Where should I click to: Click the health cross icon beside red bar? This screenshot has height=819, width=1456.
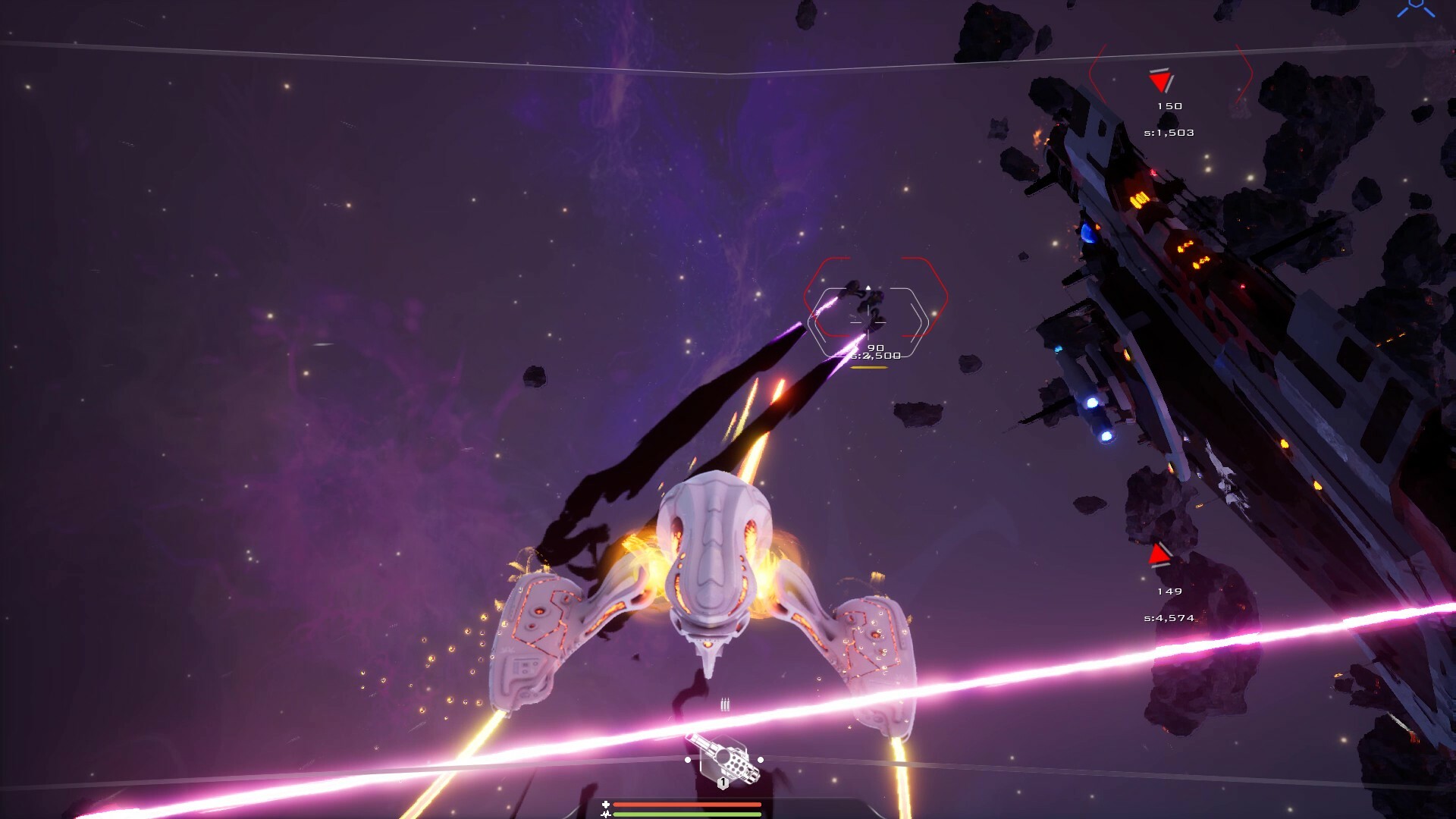606,804
